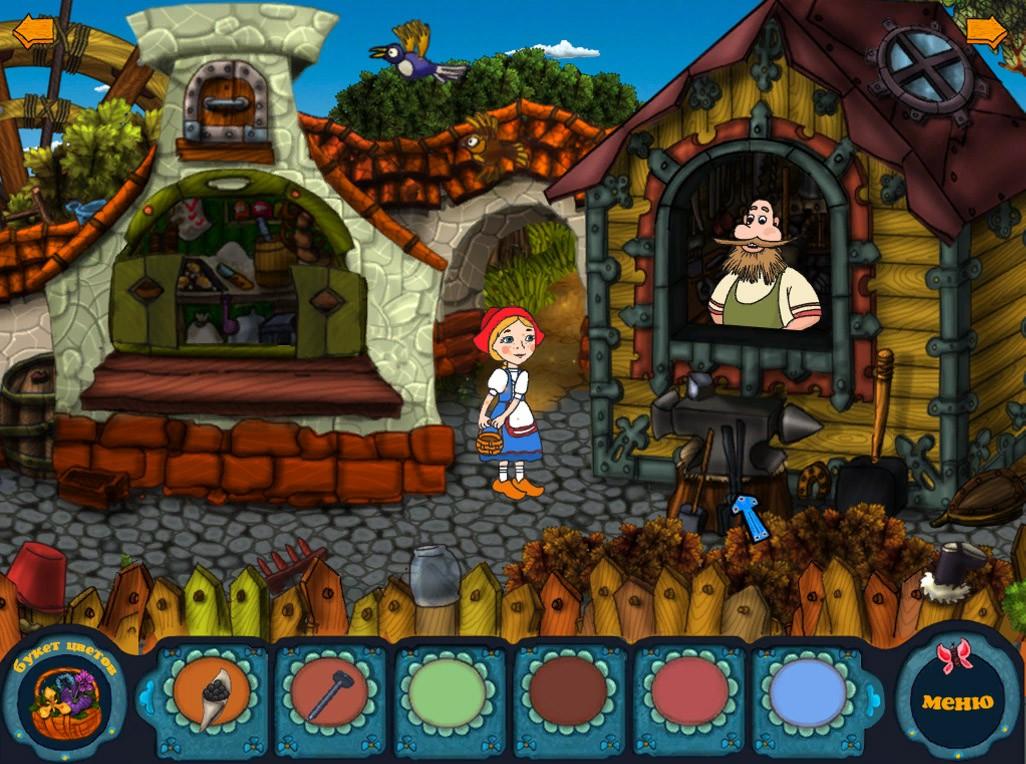Choose the empty light blue inventory slot
The image size is (1026, 764).
[x=808, y=692]
